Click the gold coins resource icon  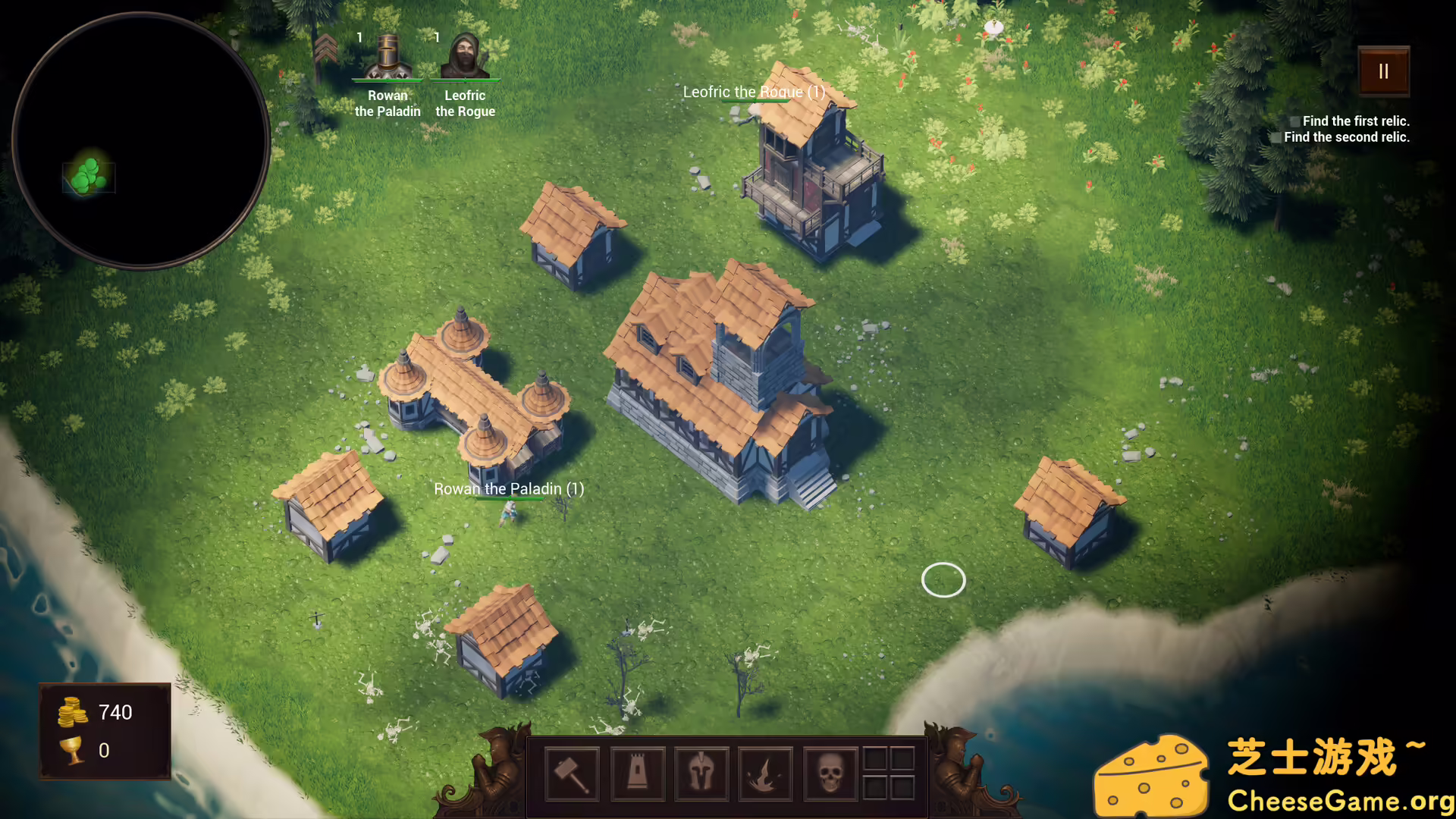tap(71, 712)
